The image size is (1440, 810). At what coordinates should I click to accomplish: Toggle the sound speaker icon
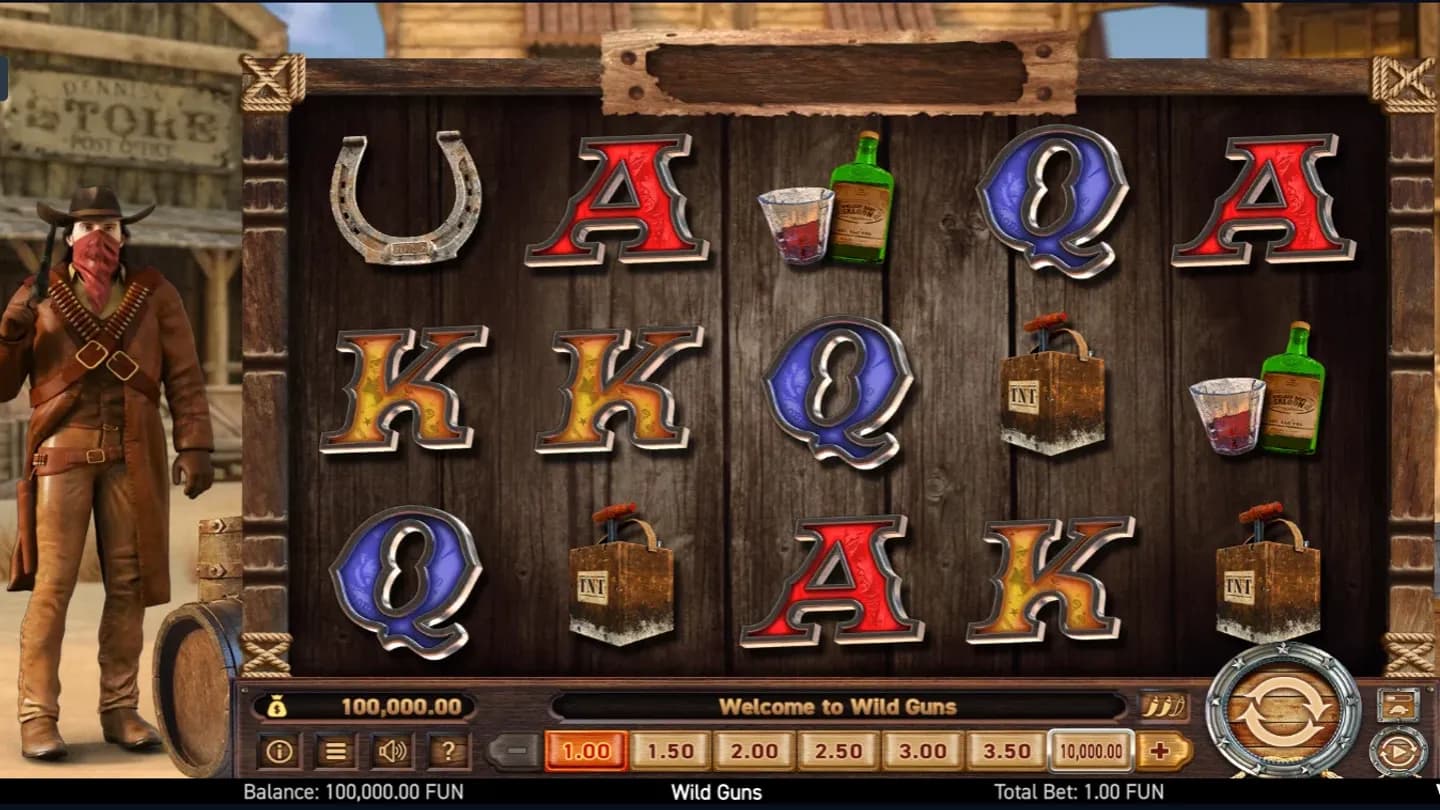[392, 750]
